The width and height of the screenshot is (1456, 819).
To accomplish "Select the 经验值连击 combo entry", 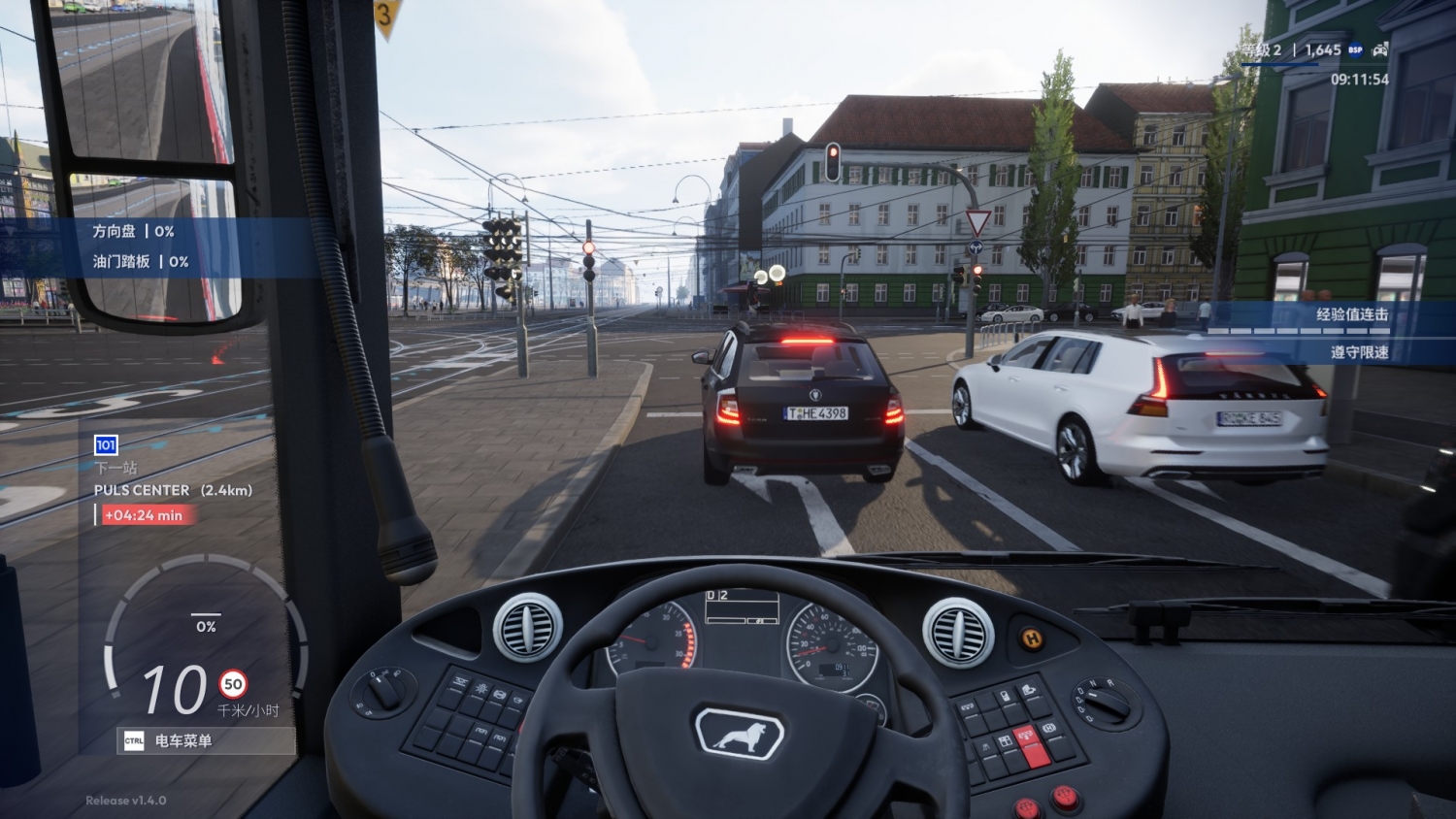I will point(1351,314).
